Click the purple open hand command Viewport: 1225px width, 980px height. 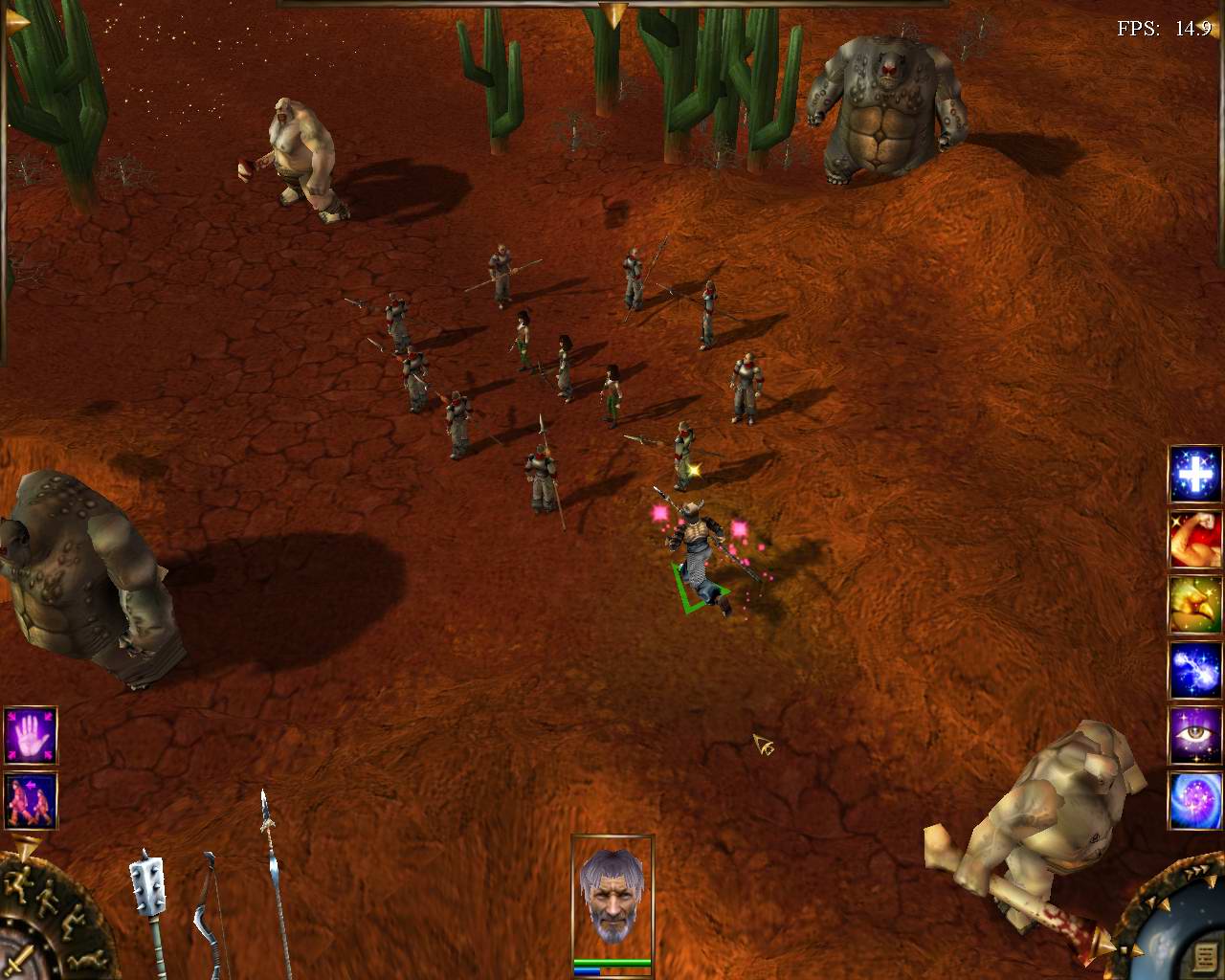point(31,736)
